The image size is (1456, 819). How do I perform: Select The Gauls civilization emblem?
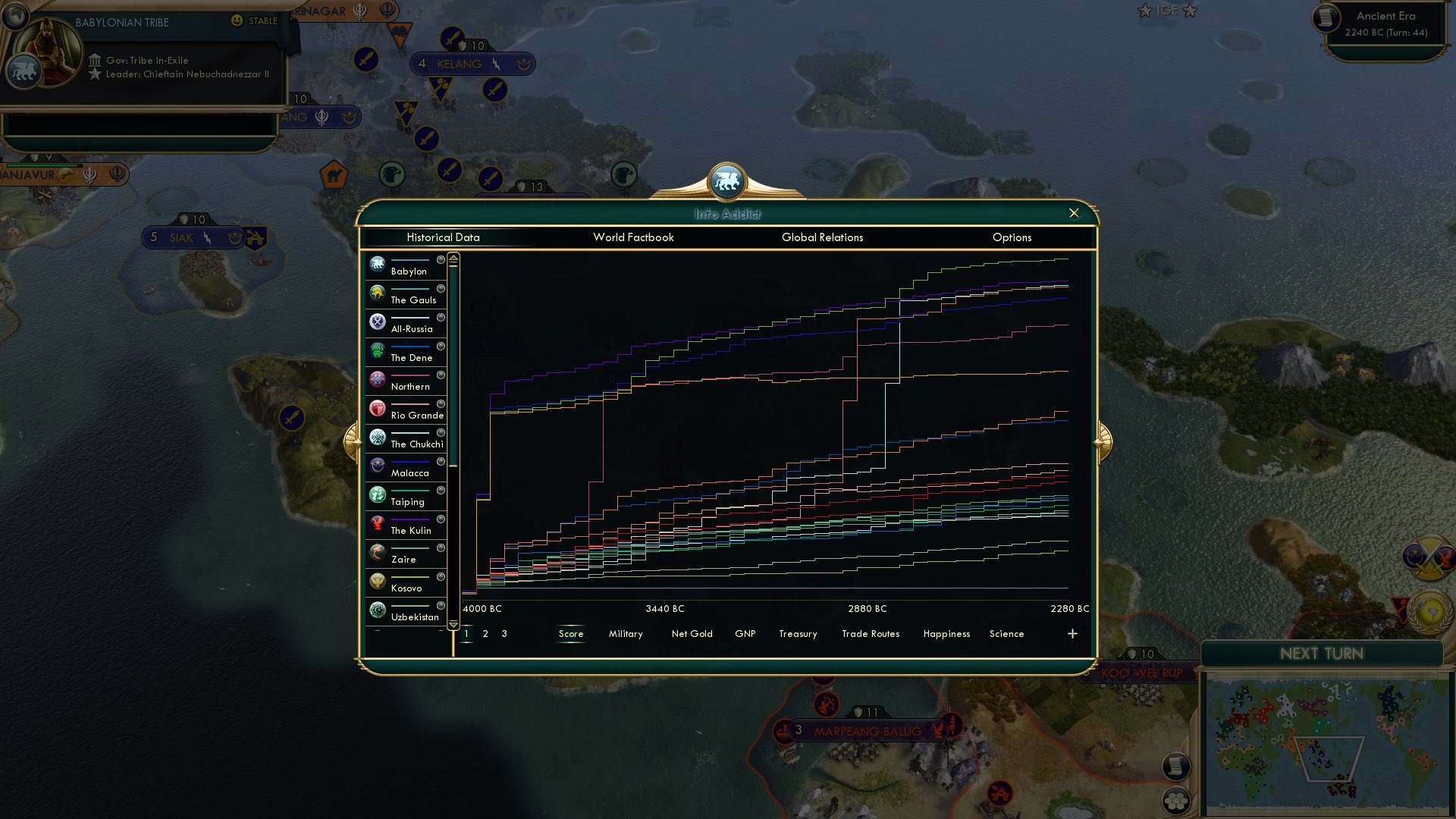coord(377,293)
